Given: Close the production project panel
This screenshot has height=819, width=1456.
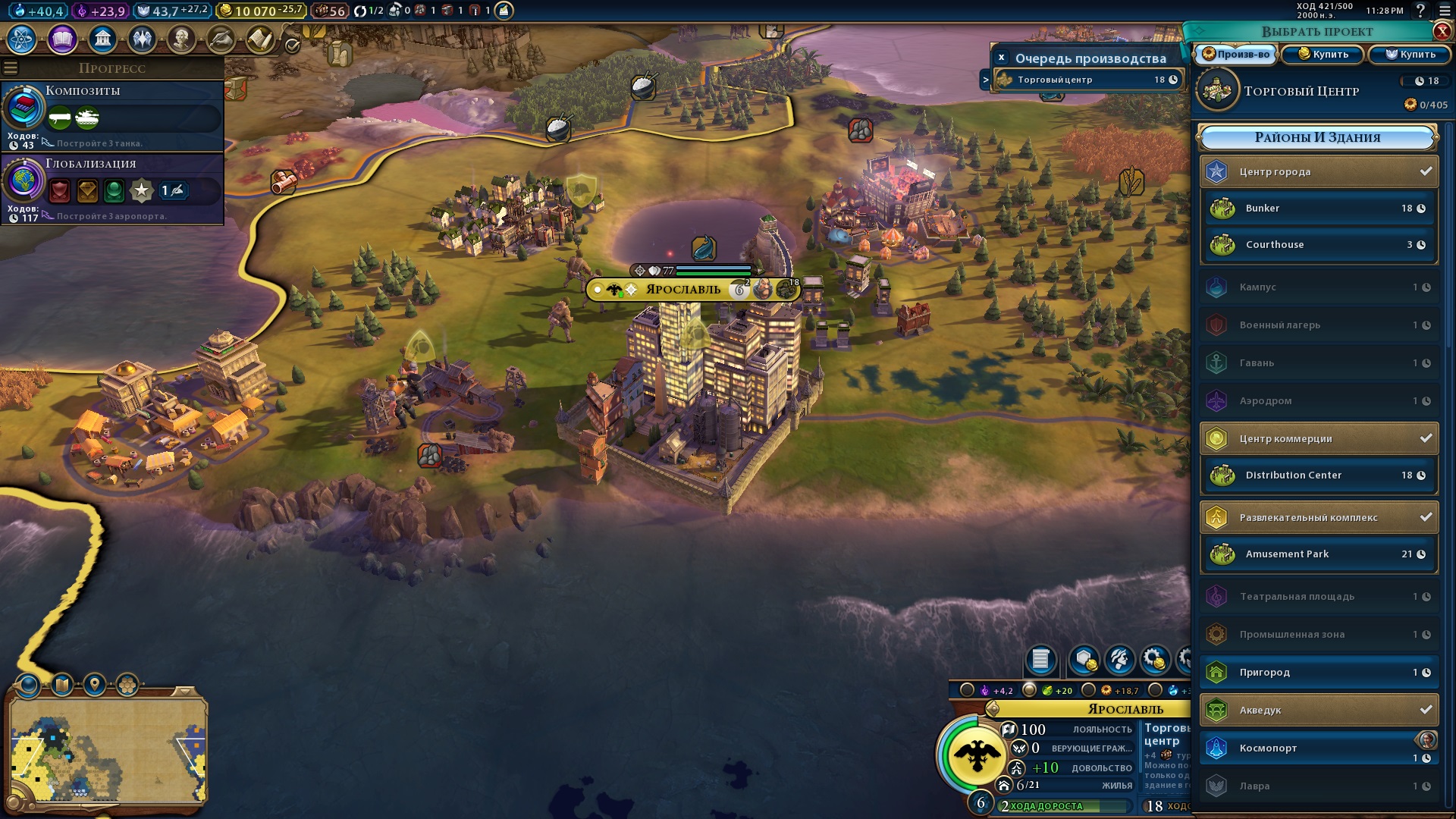Looking at the screenshot, I should pos(1442,31).
